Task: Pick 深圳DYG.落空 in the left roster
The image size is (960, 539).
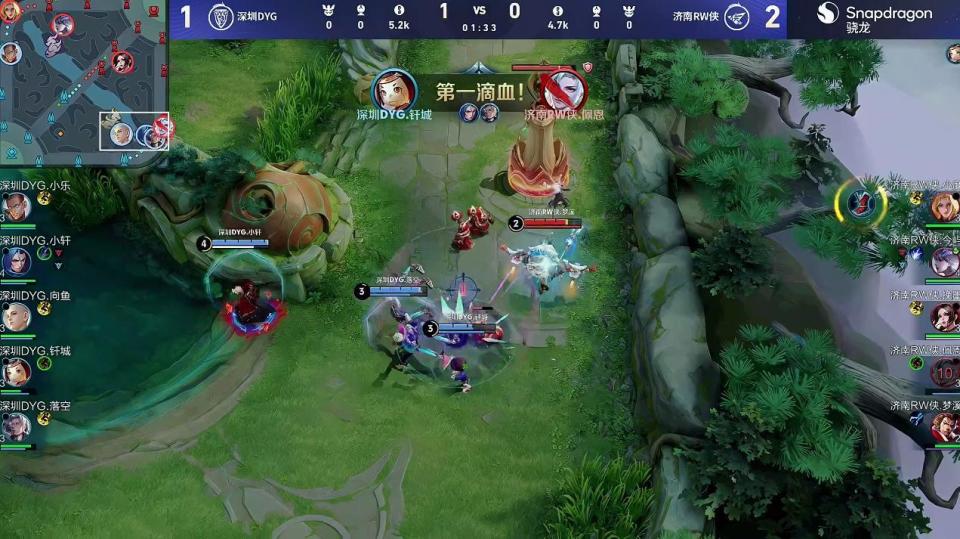Action: [x=15, y=427]
